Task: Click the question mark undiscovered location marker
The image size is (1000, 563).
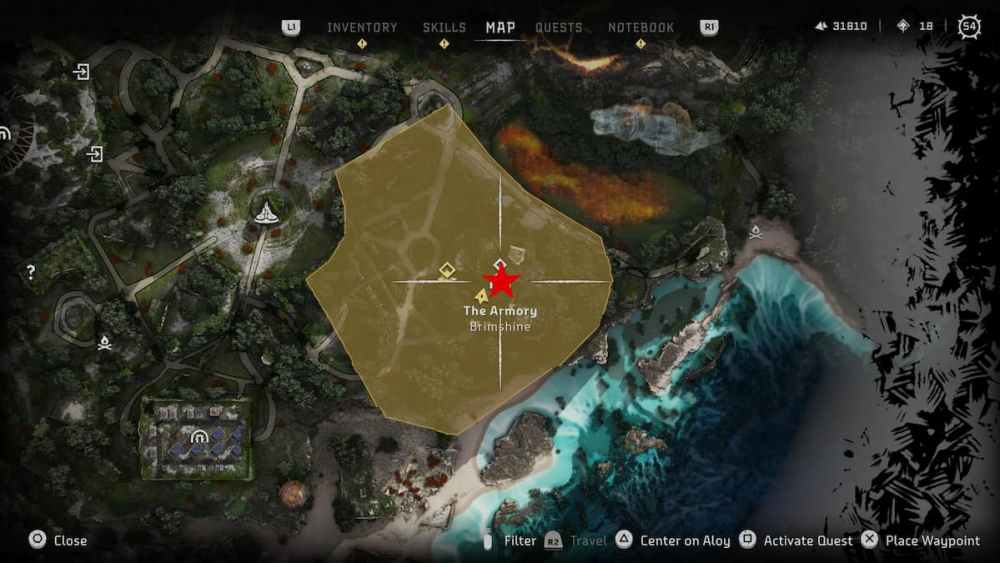Action: click(31, 272)
